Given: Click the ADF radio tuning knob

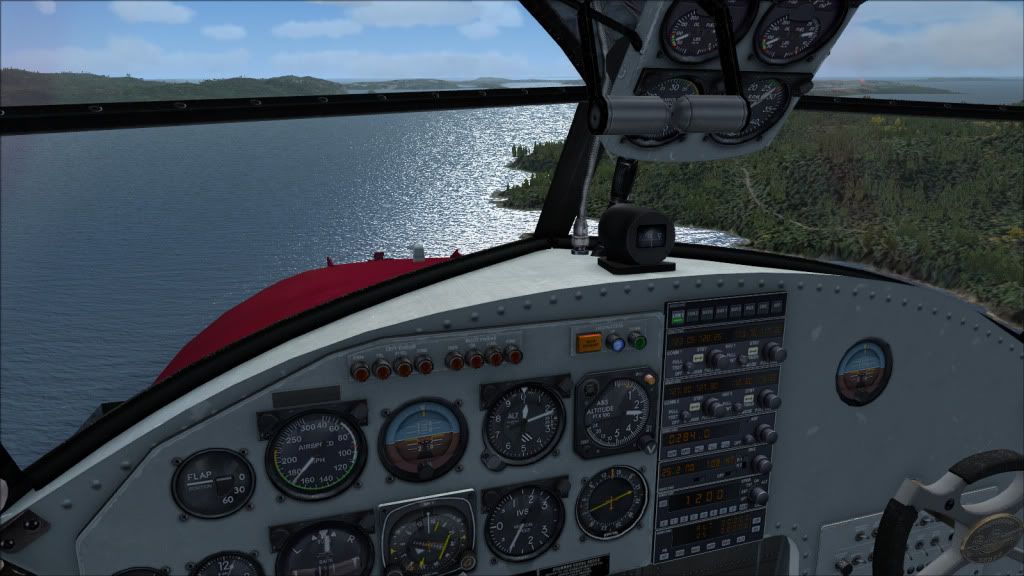Looking at the screenshot, I should point(765,433).
